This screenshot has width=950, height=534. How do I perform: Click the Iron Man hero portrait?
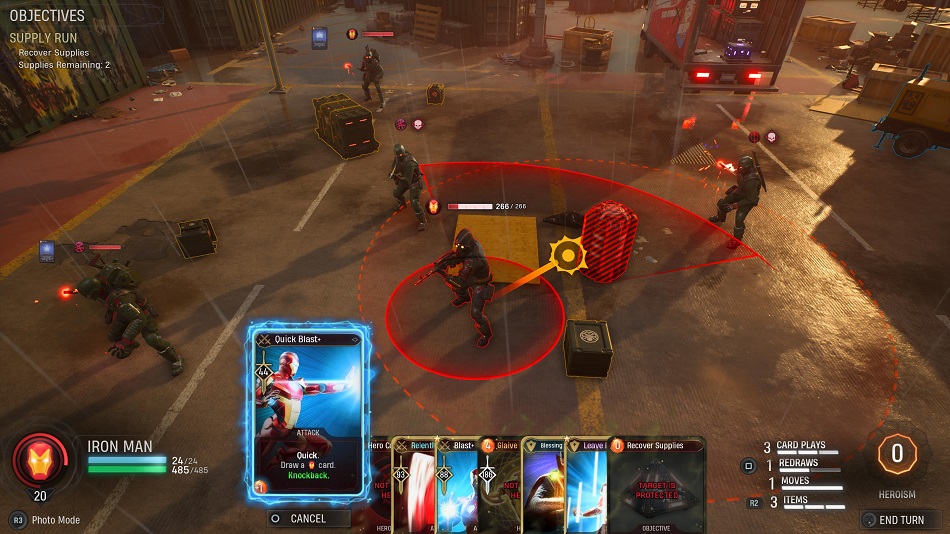click(x=40, y=462)
